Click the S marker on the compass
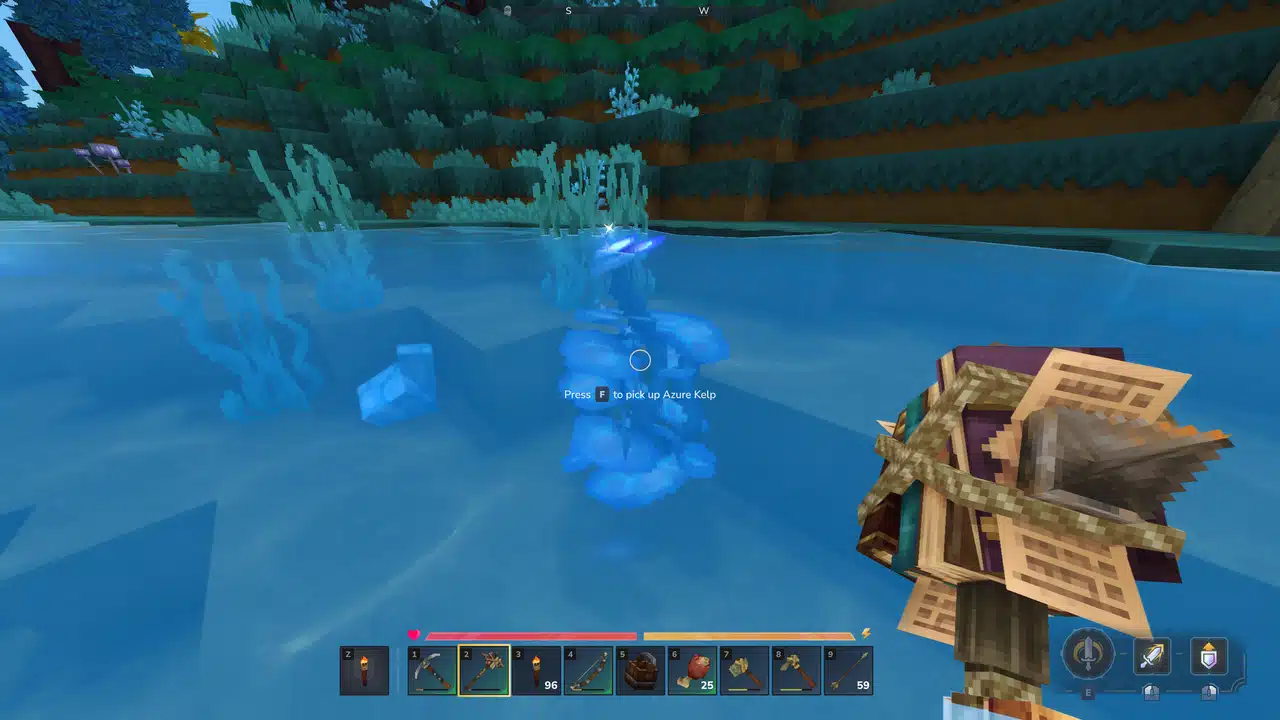The height and width of the screenshot is (720, 1280). [567, 10]
